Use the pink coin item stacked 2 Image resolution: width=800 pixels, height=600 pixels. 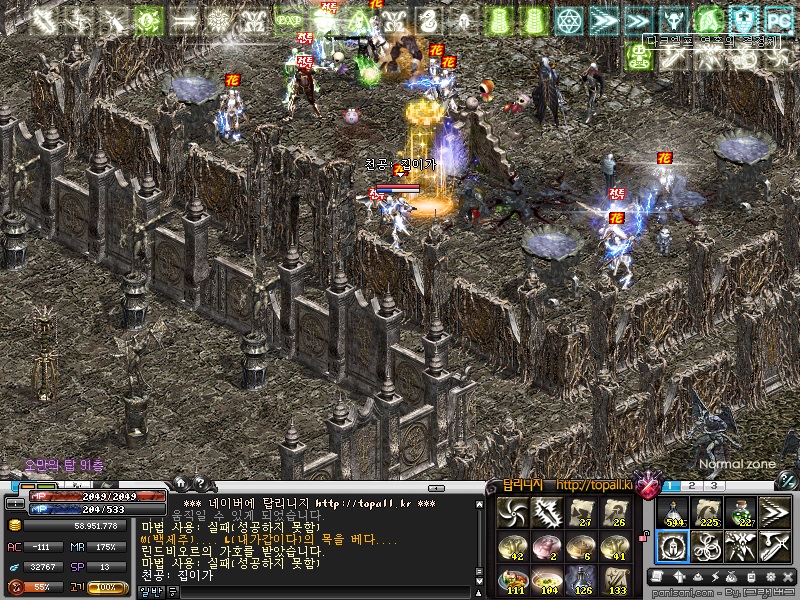[x=548, y=547]
